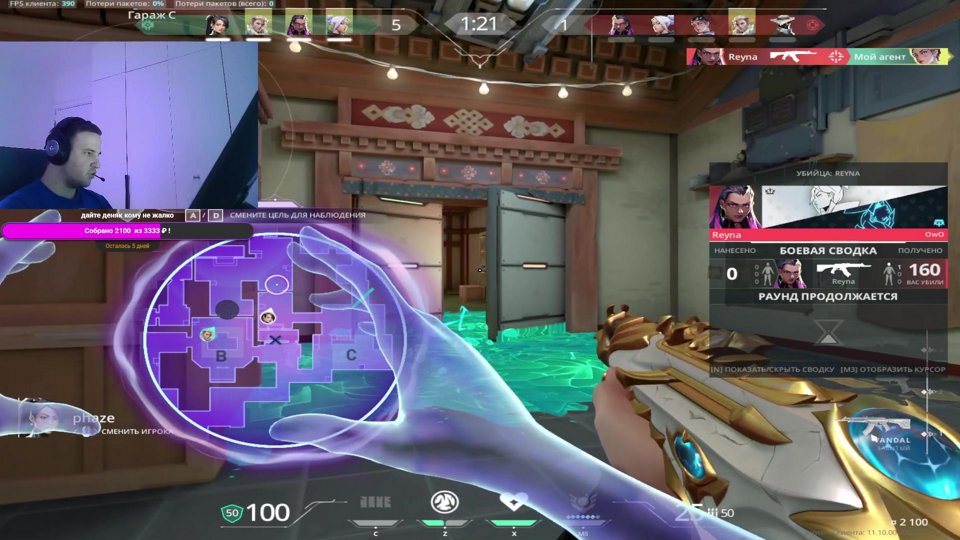Viewport: 960px width, 540px height.
Task: Click the streamer webcam overlay
Action: click(x=128, y=125)
